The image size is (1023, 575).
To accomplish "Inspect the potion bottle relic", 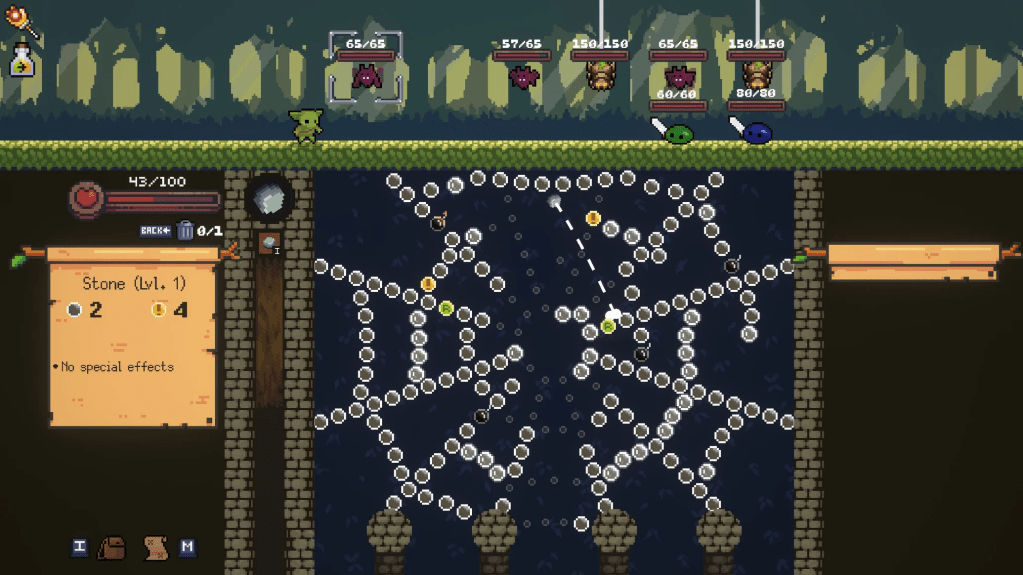I will [22, 62].
